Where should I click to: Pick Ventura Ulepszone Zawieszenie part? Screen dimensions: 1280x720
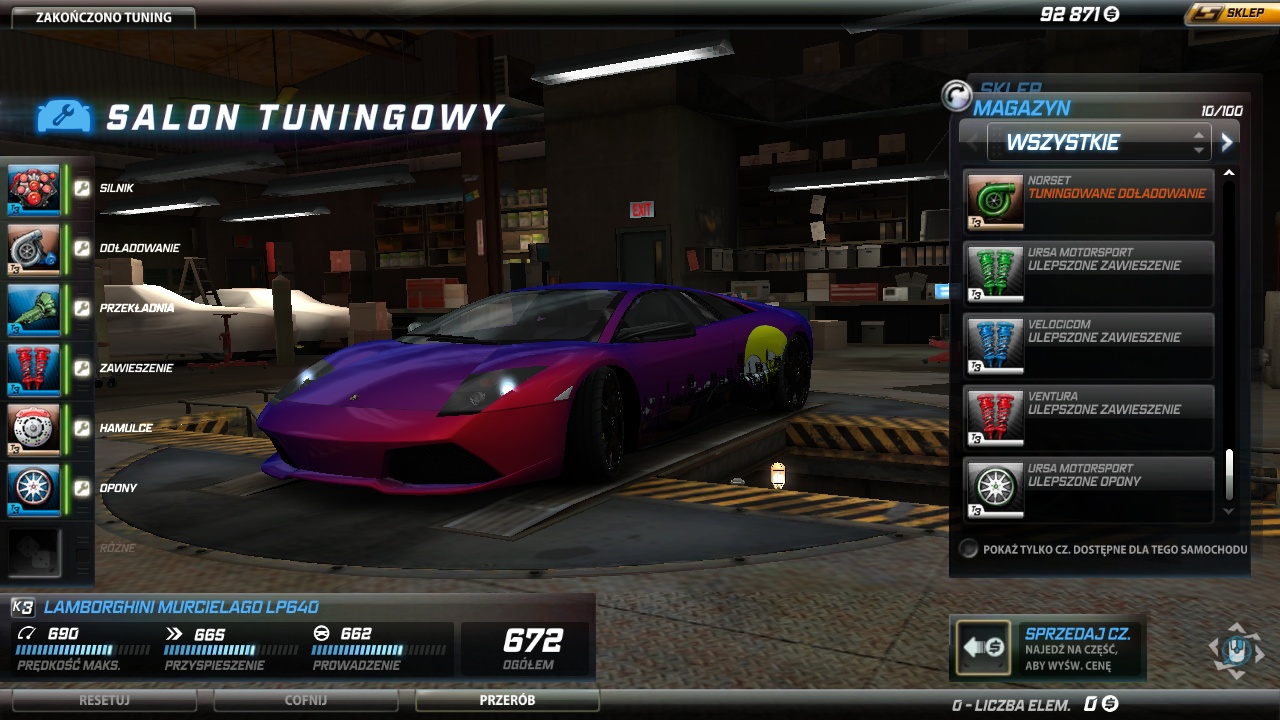(x=1089, y=417)
